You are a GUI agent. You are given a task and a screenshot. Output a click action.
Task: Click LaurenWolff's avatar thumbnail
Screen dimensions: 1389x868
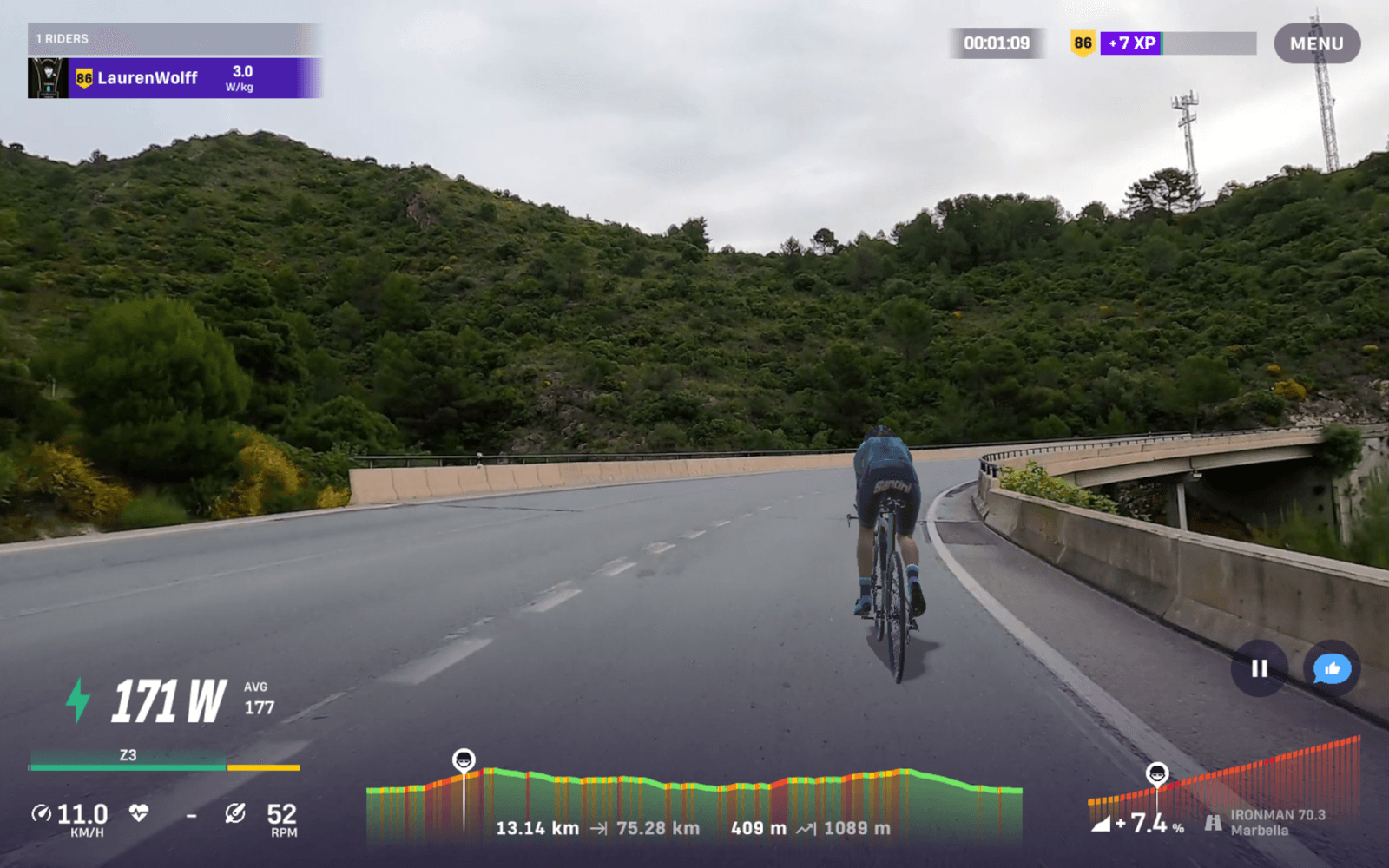[48, 76]
